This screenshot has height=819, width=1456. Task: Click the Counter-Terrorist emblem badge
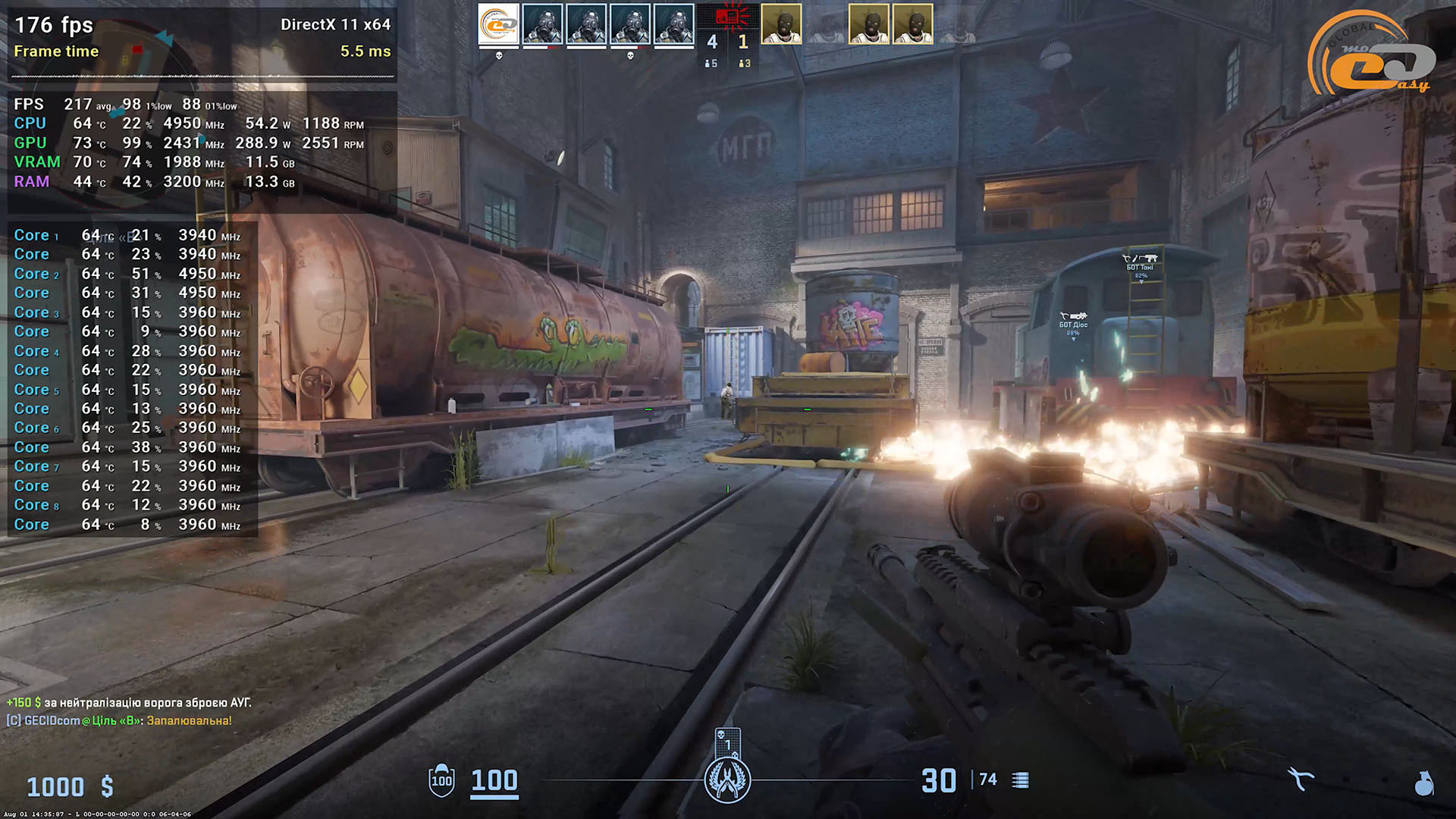[x=727, y=780]
